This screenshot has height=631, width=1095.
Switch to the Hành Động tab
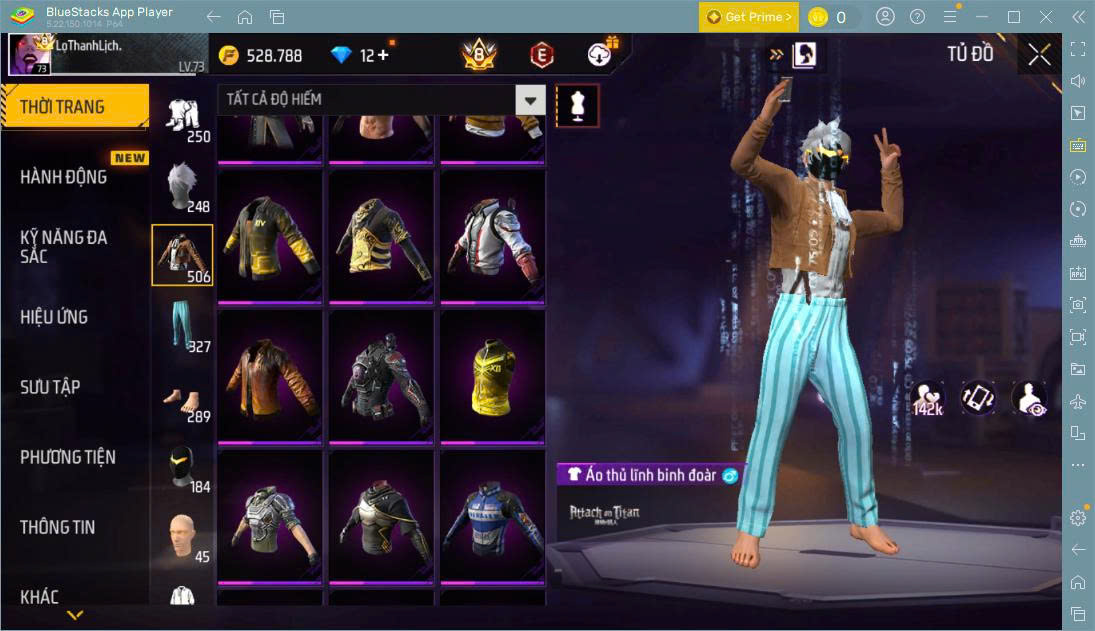[x=64, y=177]
